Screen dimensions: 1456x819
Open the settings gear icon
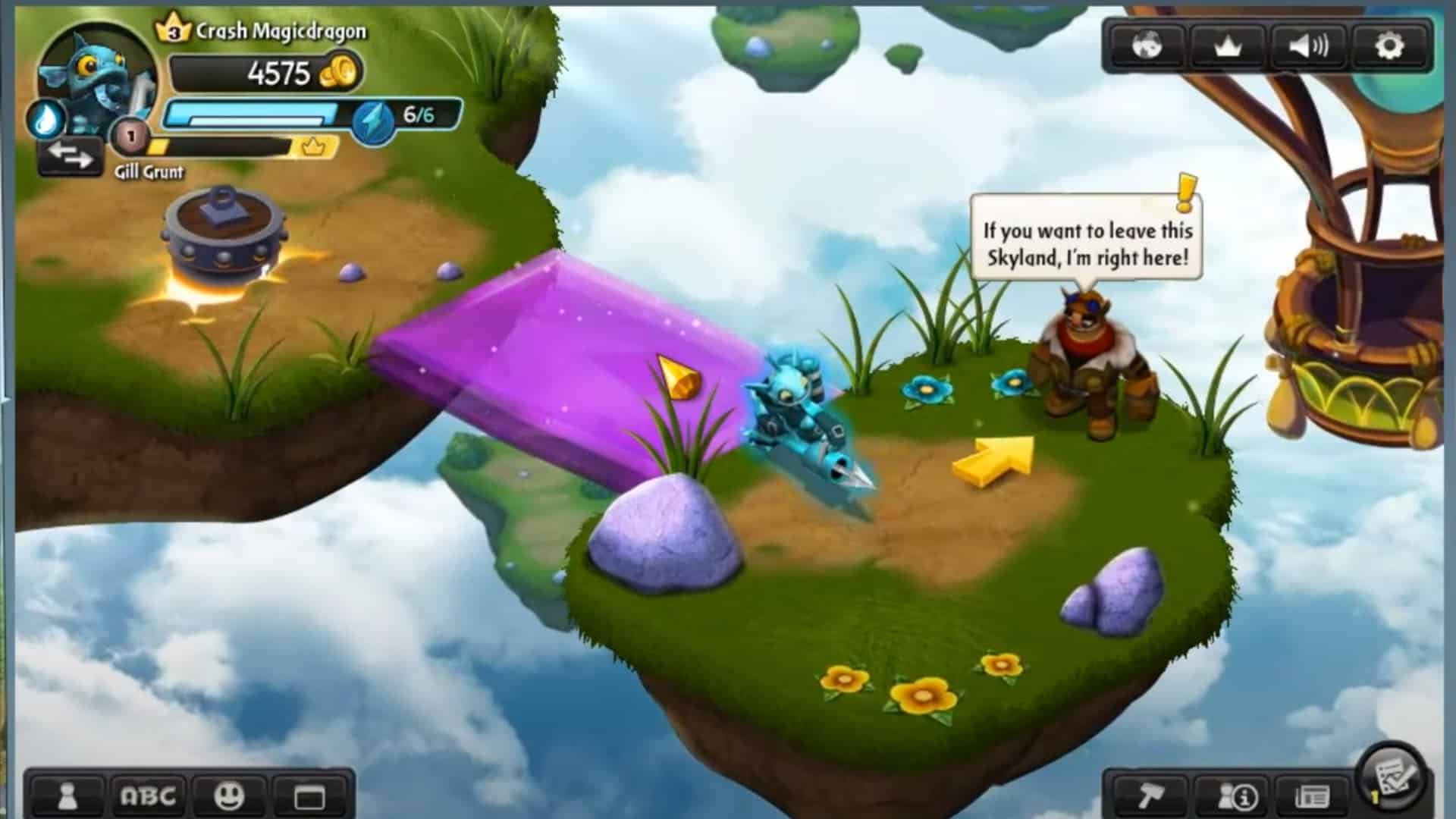(x=1390, y=46)
